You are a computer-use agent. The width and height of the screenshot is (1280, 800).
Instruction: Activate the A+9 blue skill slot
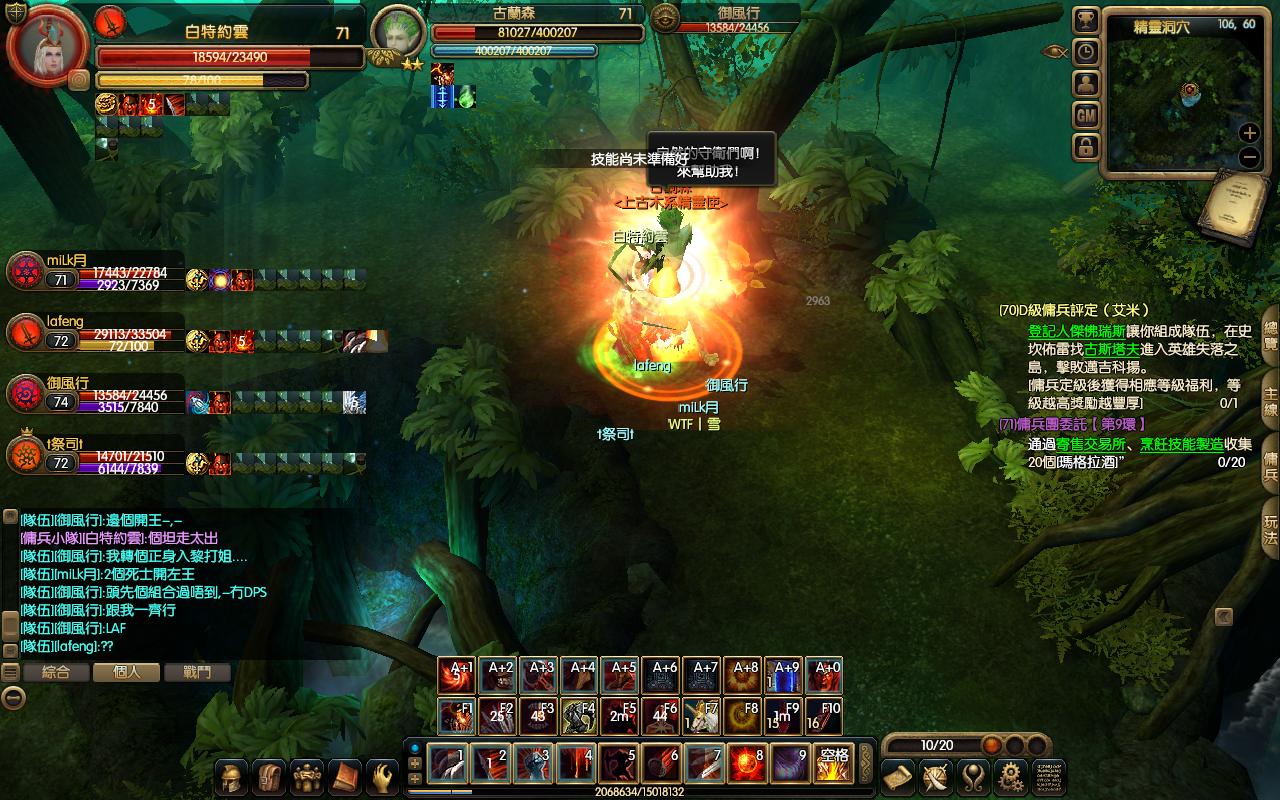pyautogui.click(x=786, y=675)
